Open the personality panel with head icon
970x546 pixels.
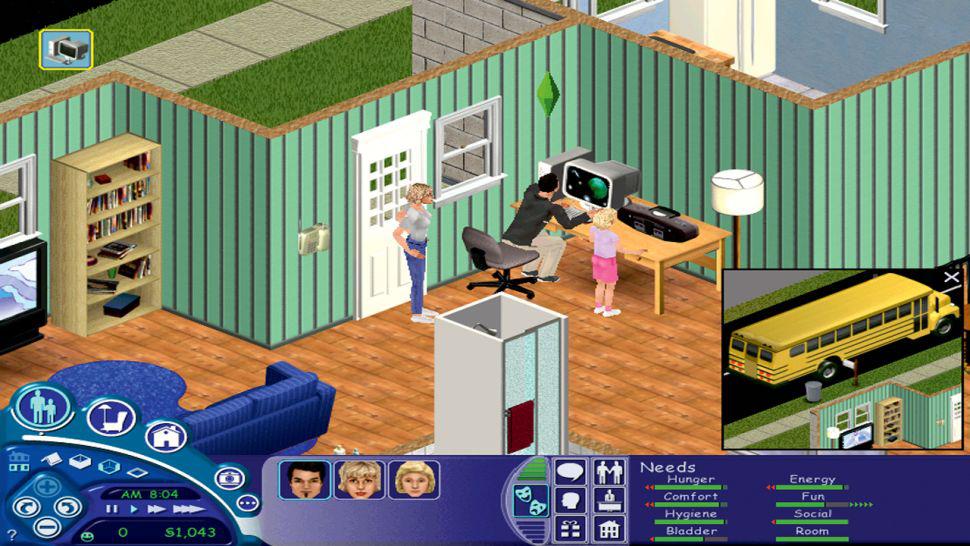point(570,499)
